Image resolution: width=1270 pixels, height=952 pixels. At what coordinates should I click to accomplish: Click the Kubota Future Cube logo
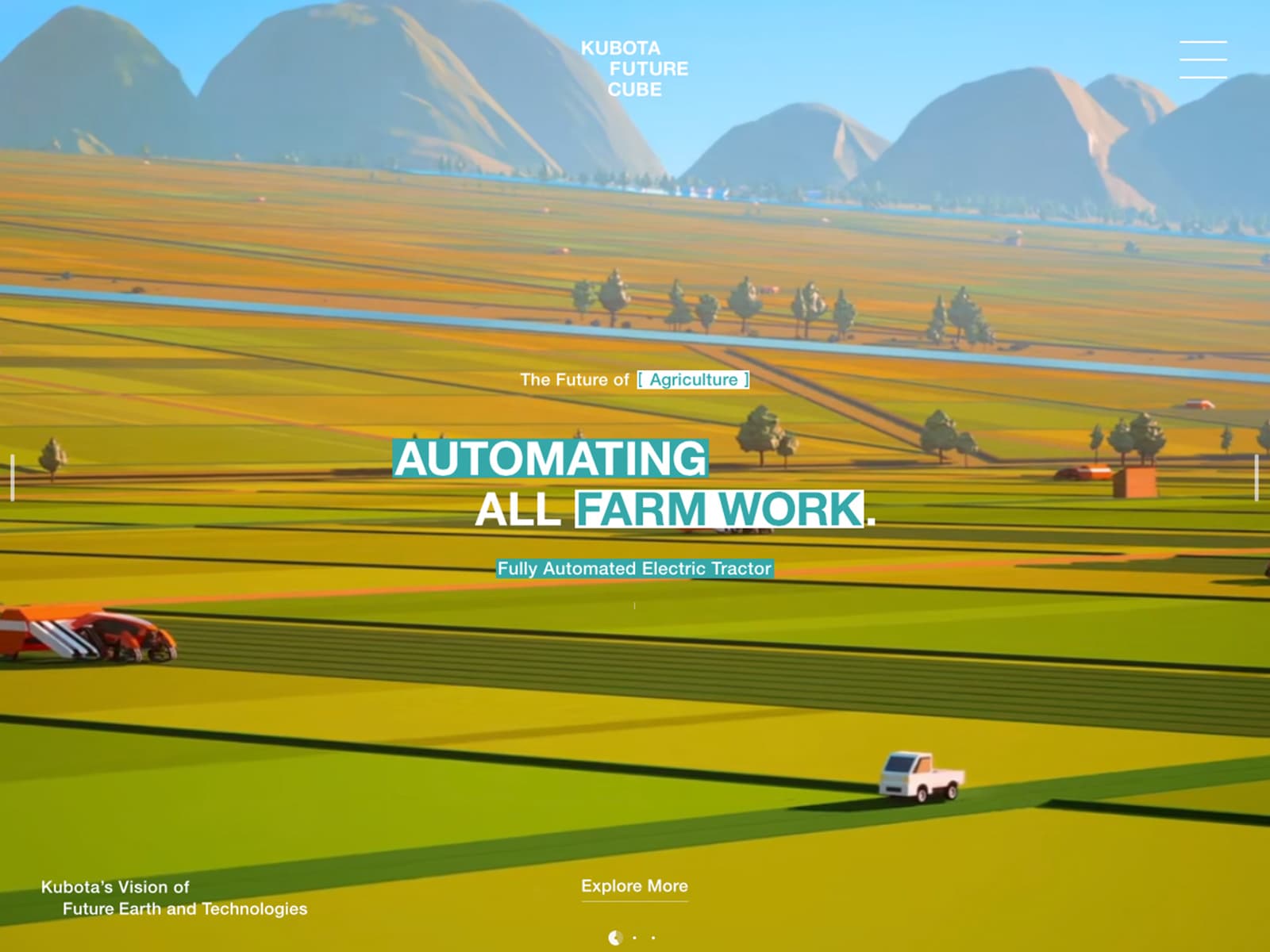pyautogui.click(x=634, y=69)
